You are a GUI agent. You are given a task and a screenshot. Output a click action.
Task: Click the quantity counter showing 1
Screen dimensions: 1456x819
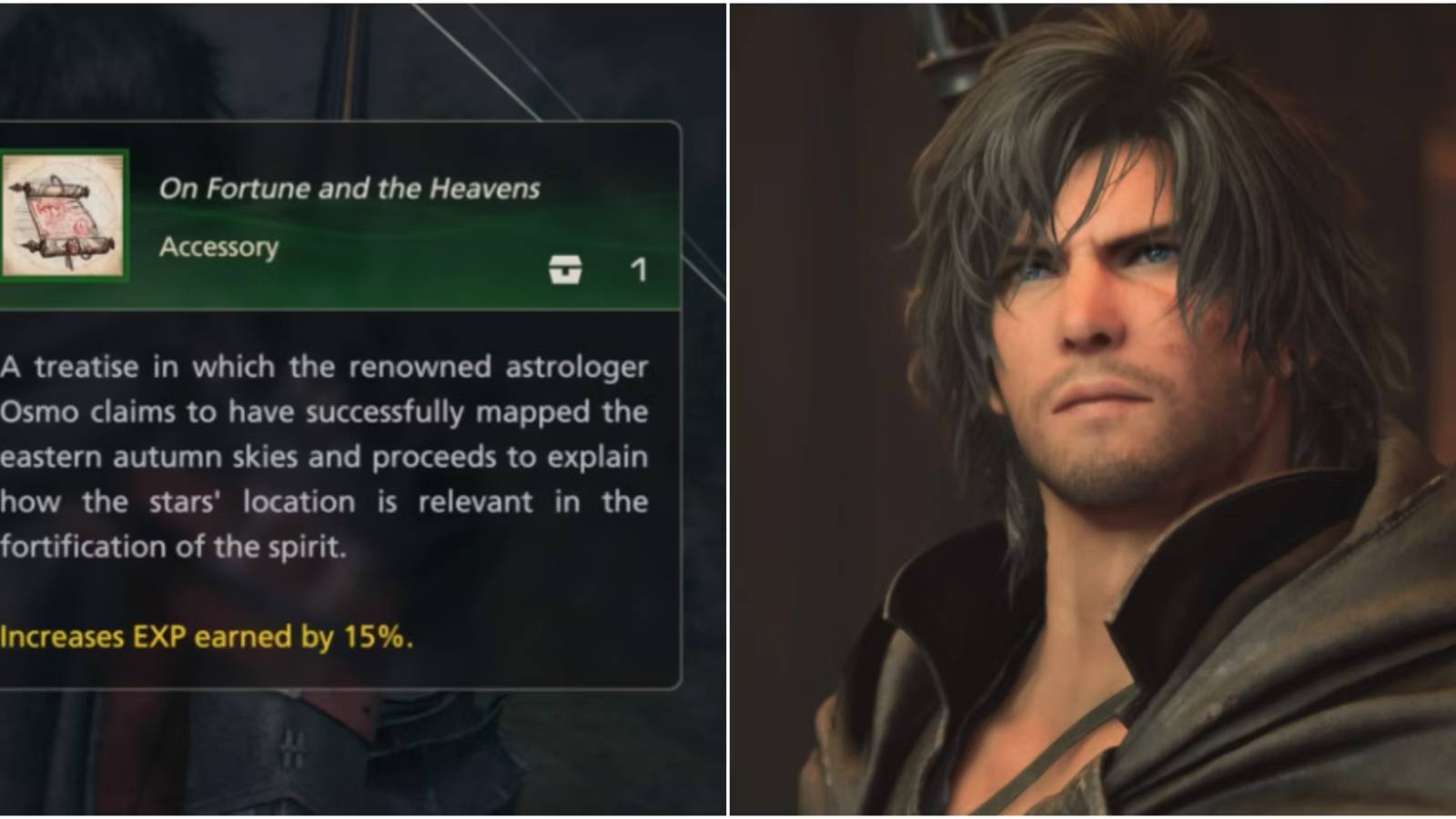click(x=640, y=268)
